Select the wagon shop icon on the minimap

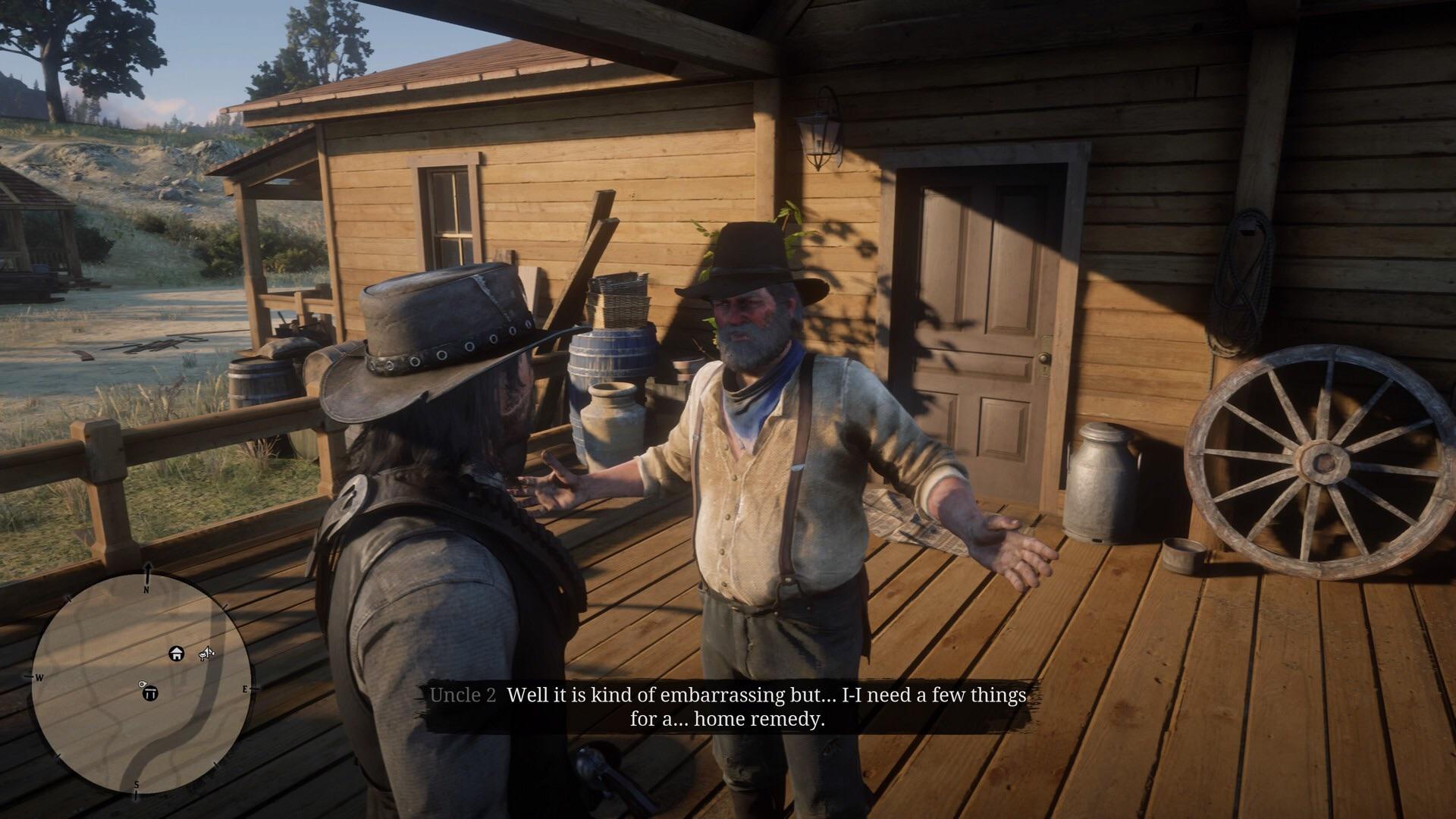(x=207, y=653)
